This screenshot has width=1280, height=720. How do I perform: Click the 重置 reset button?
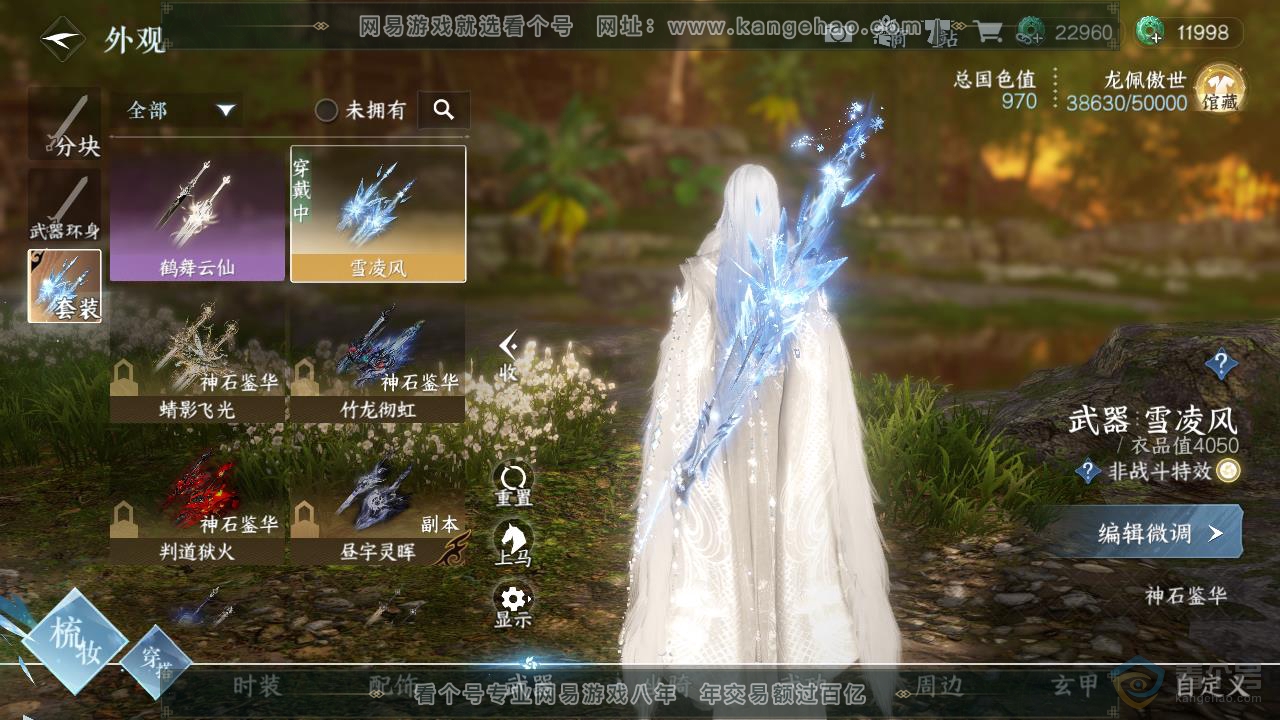pos(513,483)
